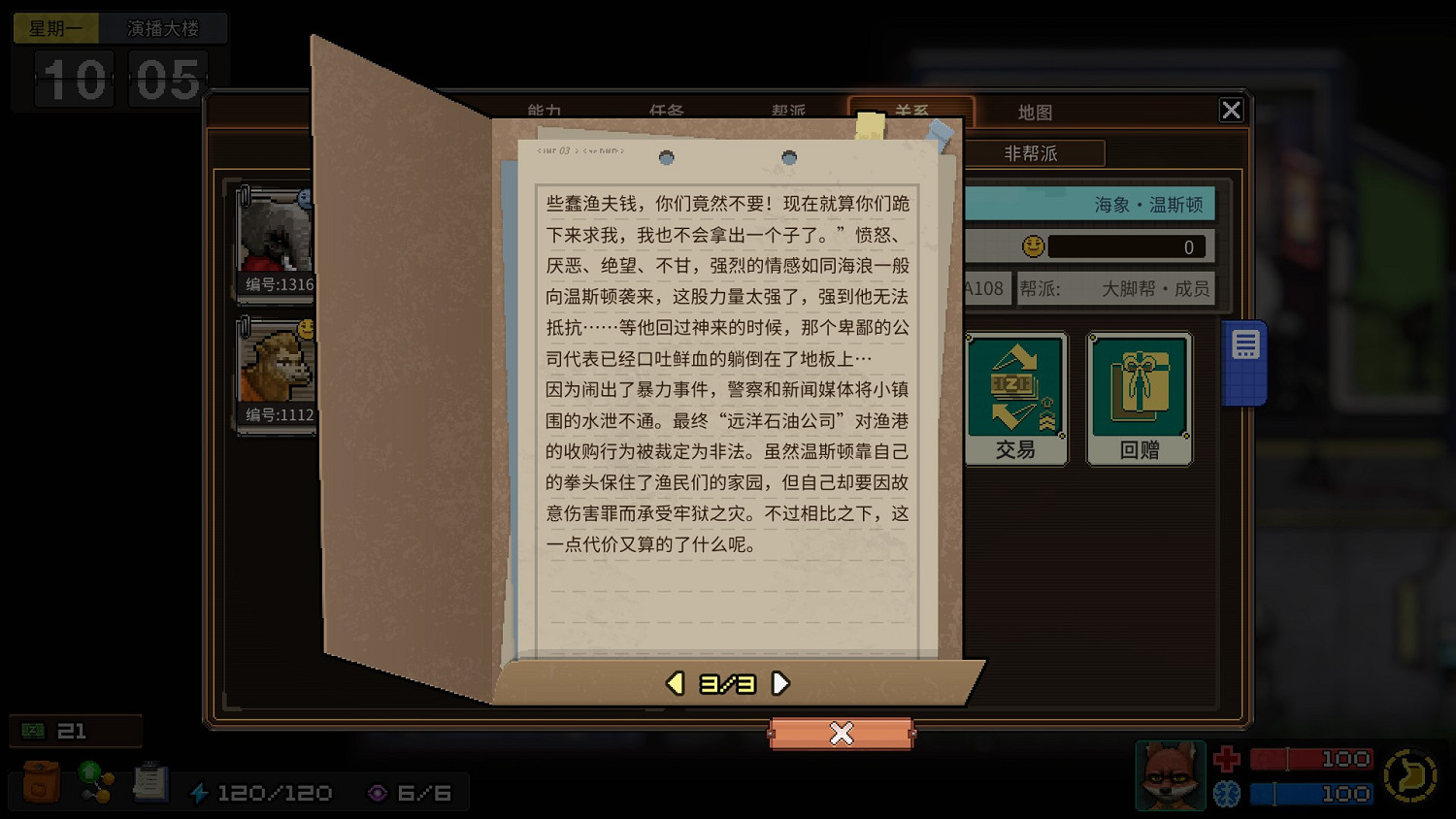Open the clipboard quest log icon
The width and height of the screenshot is (1456, 819).
149,782
